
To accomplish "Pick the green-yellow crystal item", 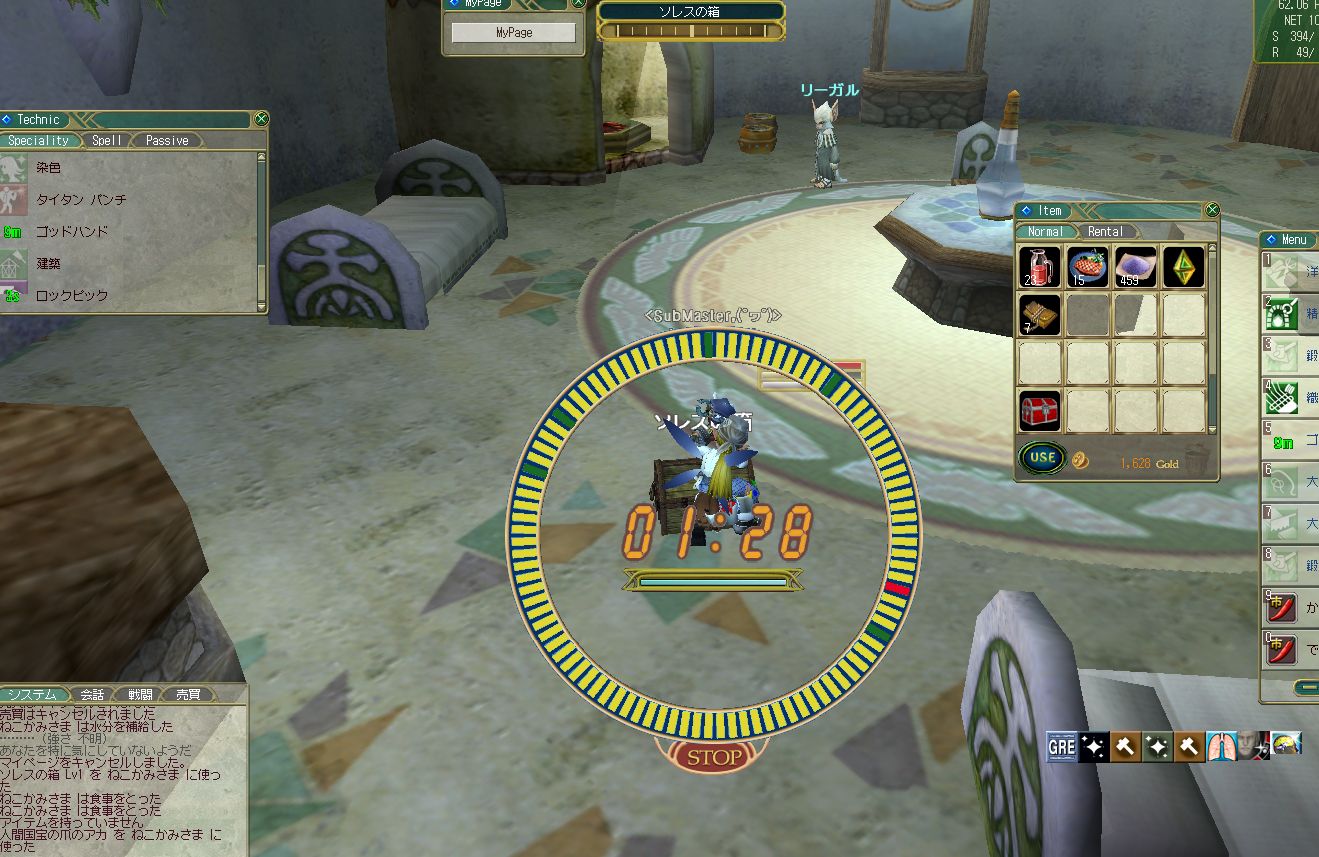I will tap(1184, 267).
